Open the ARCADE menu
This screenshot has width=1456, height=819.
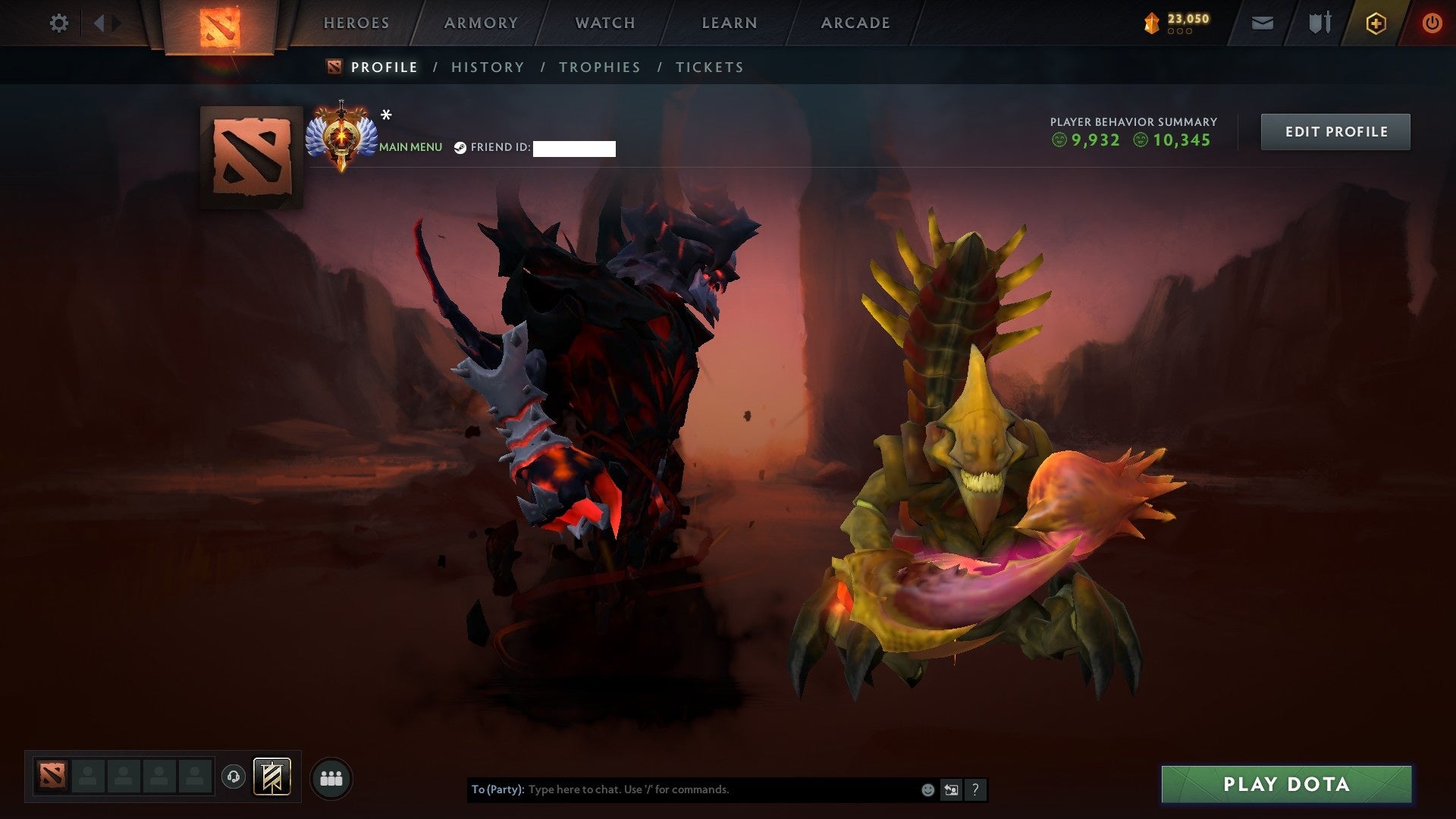pyautogui.click(x=855, y=23)
